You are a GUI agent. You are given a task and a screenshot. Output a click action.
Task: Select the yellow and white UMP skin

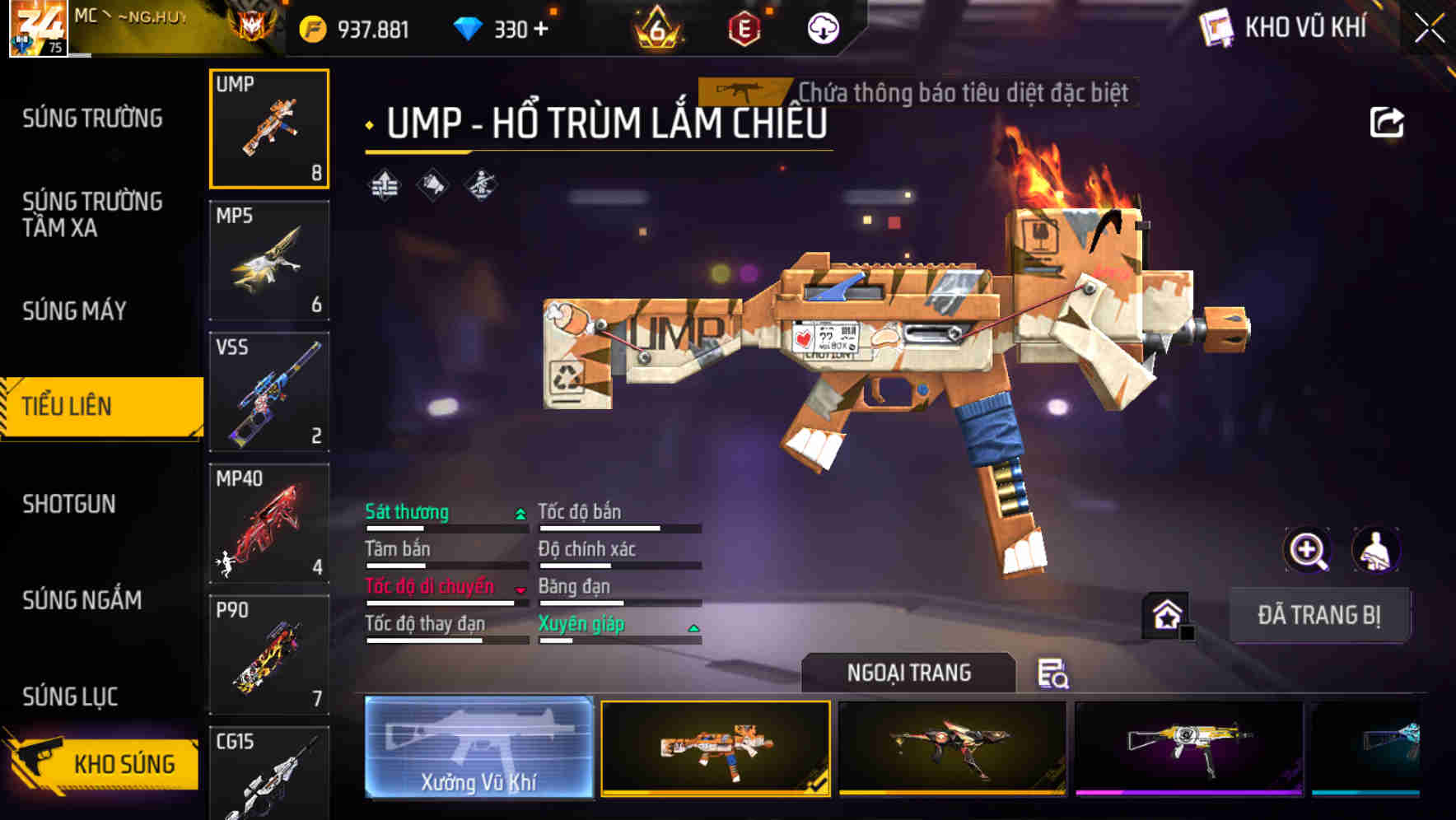[x=1188, y=748]
